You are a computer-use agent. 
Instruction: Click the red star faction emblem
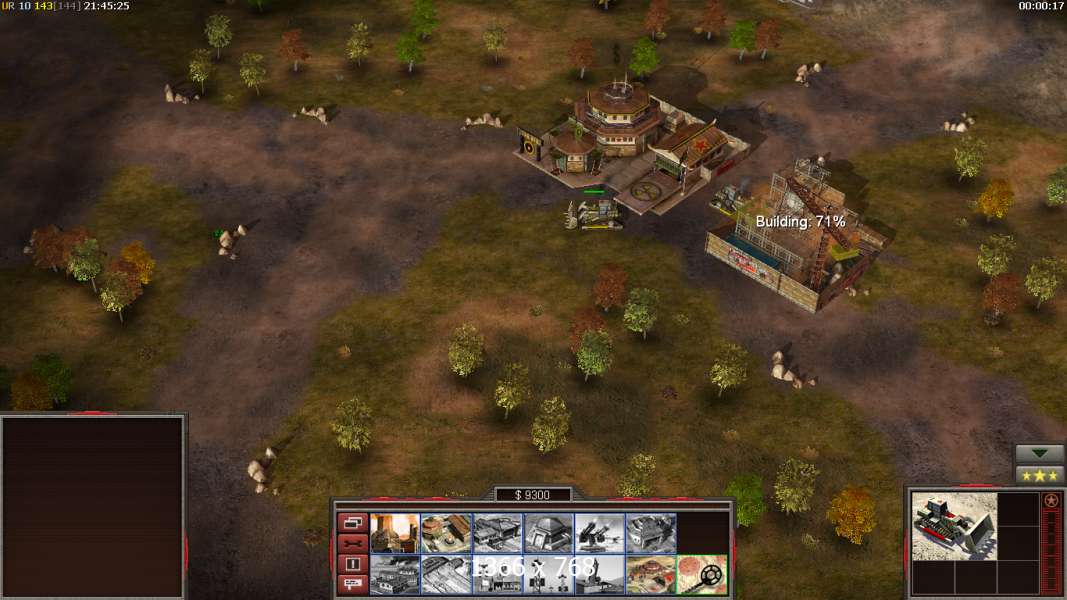click(x=1051, y=500)
